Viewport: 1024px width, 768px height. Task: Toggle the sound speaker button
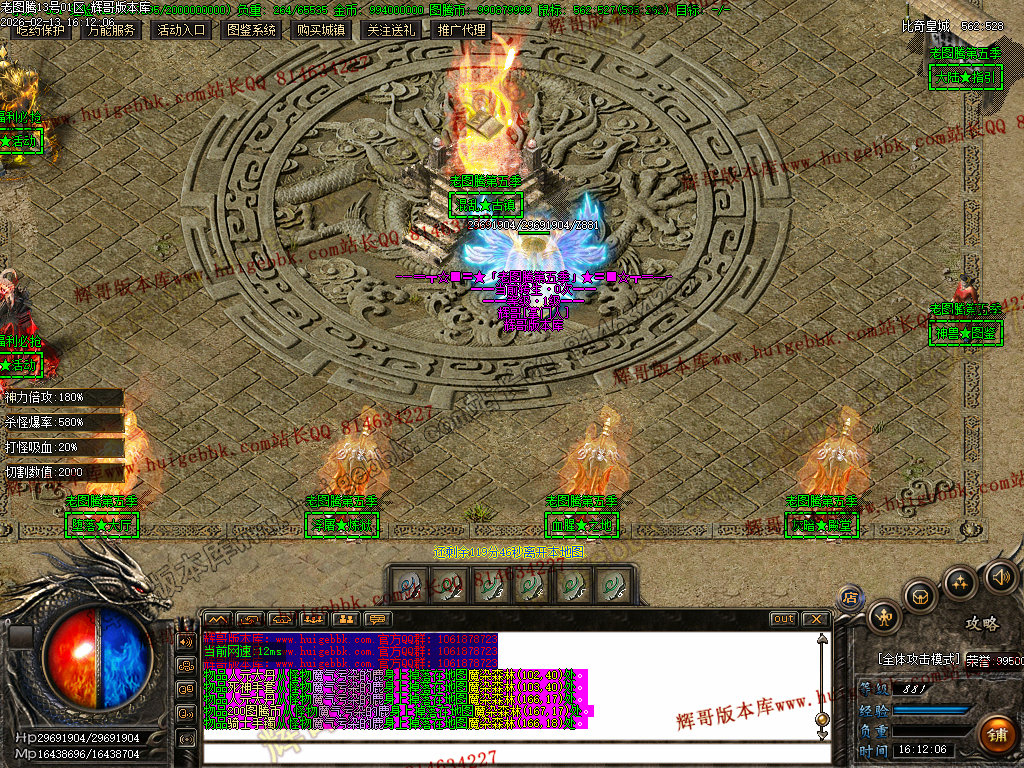[1000, 576]
